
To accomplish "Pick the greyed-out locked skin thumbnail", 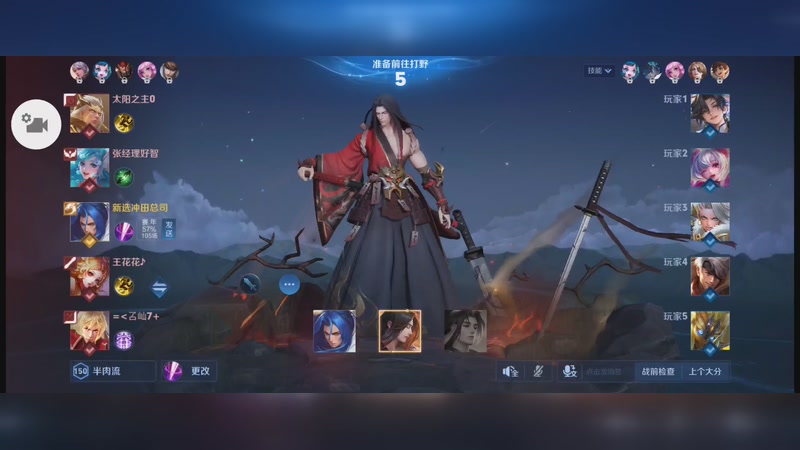I will pos(465,331).
